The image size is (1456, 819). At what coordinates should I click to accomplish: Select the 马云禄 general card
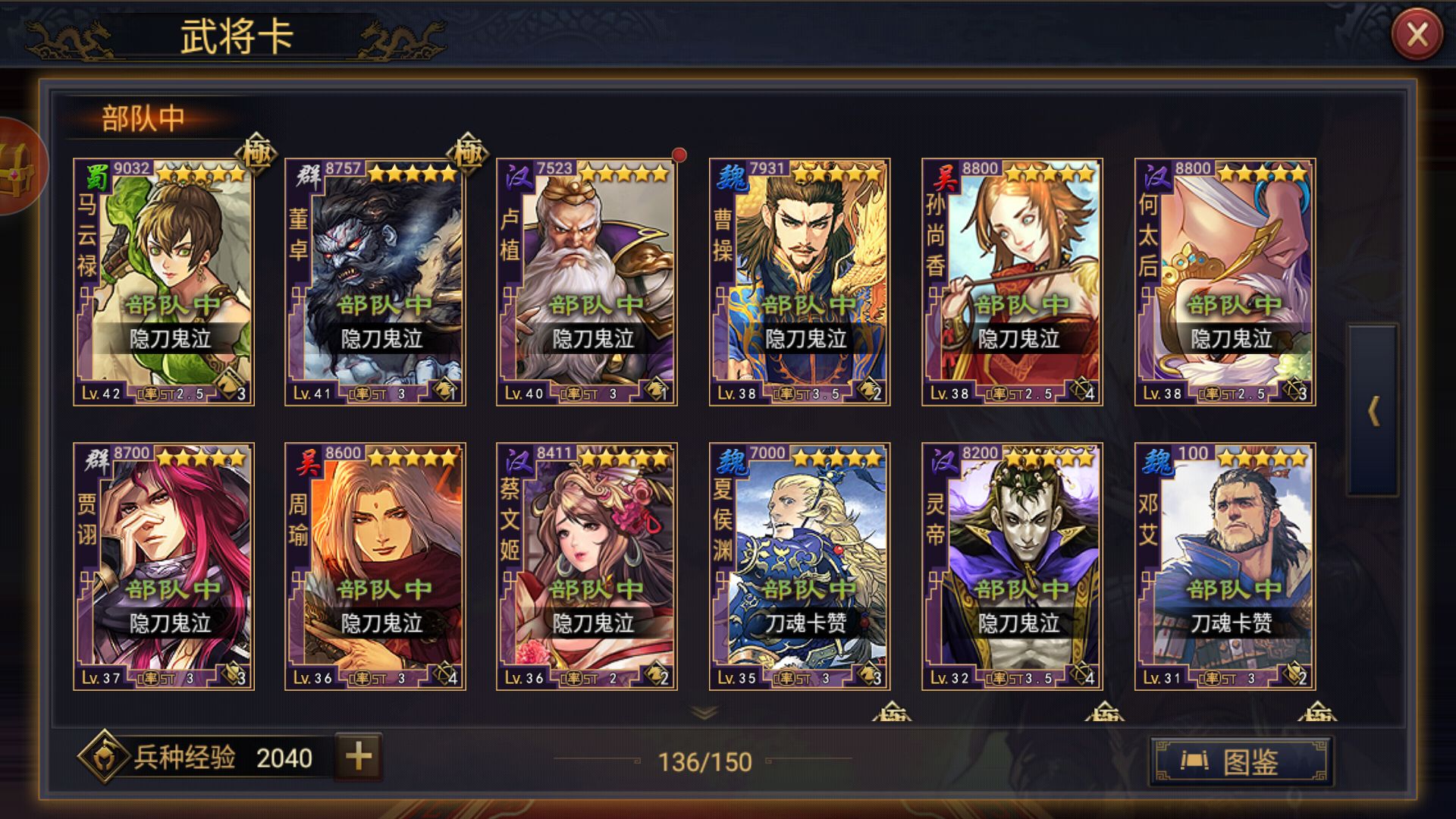[164, 282]
